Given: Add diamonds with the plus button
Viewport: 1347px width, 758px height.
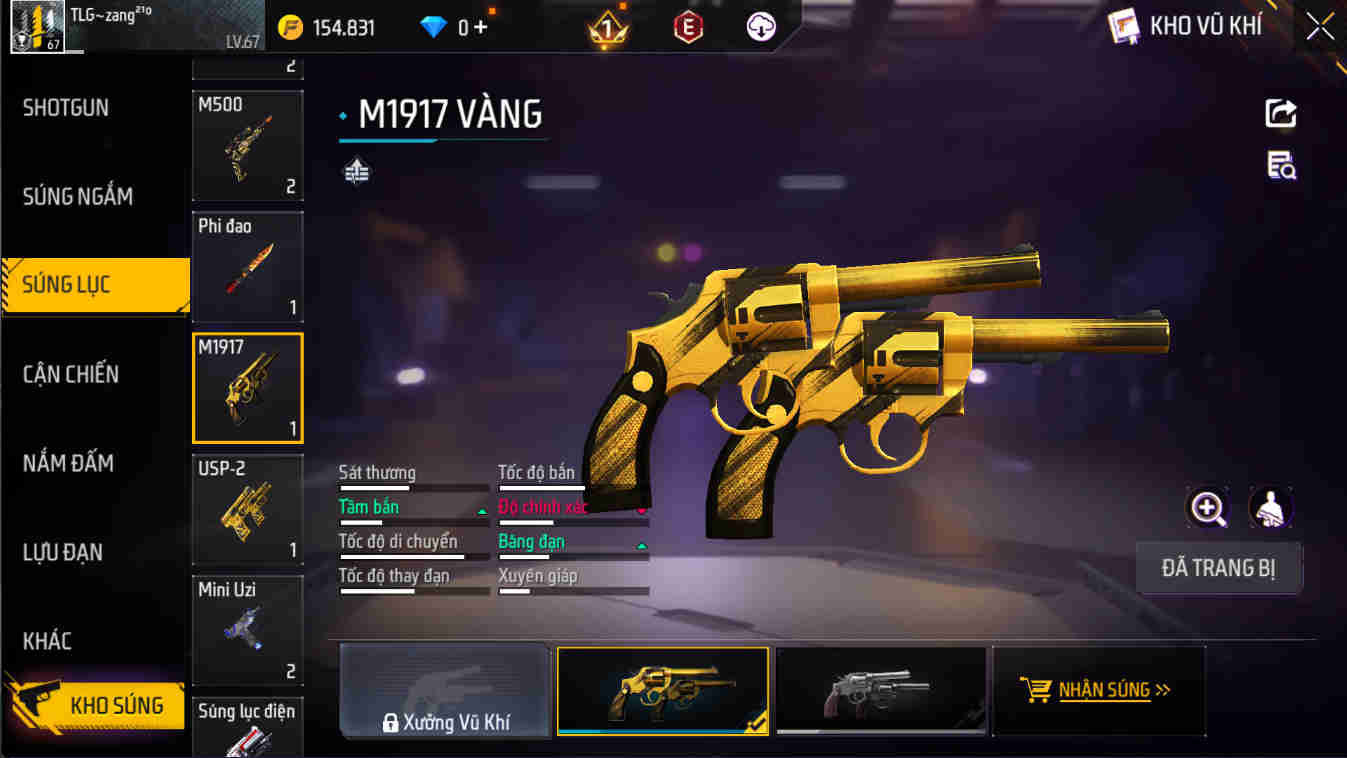Looking at the screenshot, I should (481, 27).
